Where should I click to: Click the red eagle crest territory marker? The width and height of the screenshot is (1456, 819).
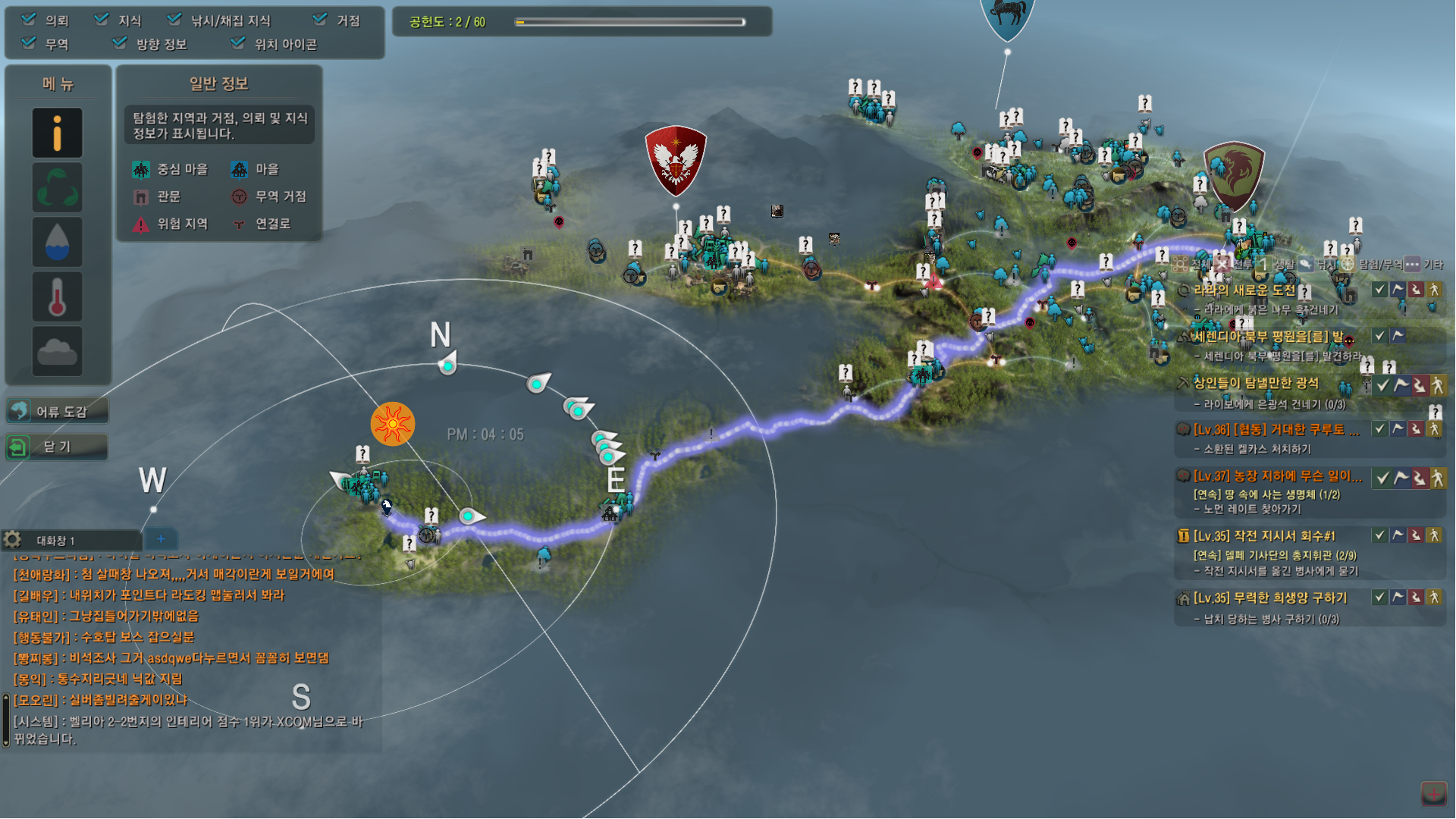click(676, 161)
